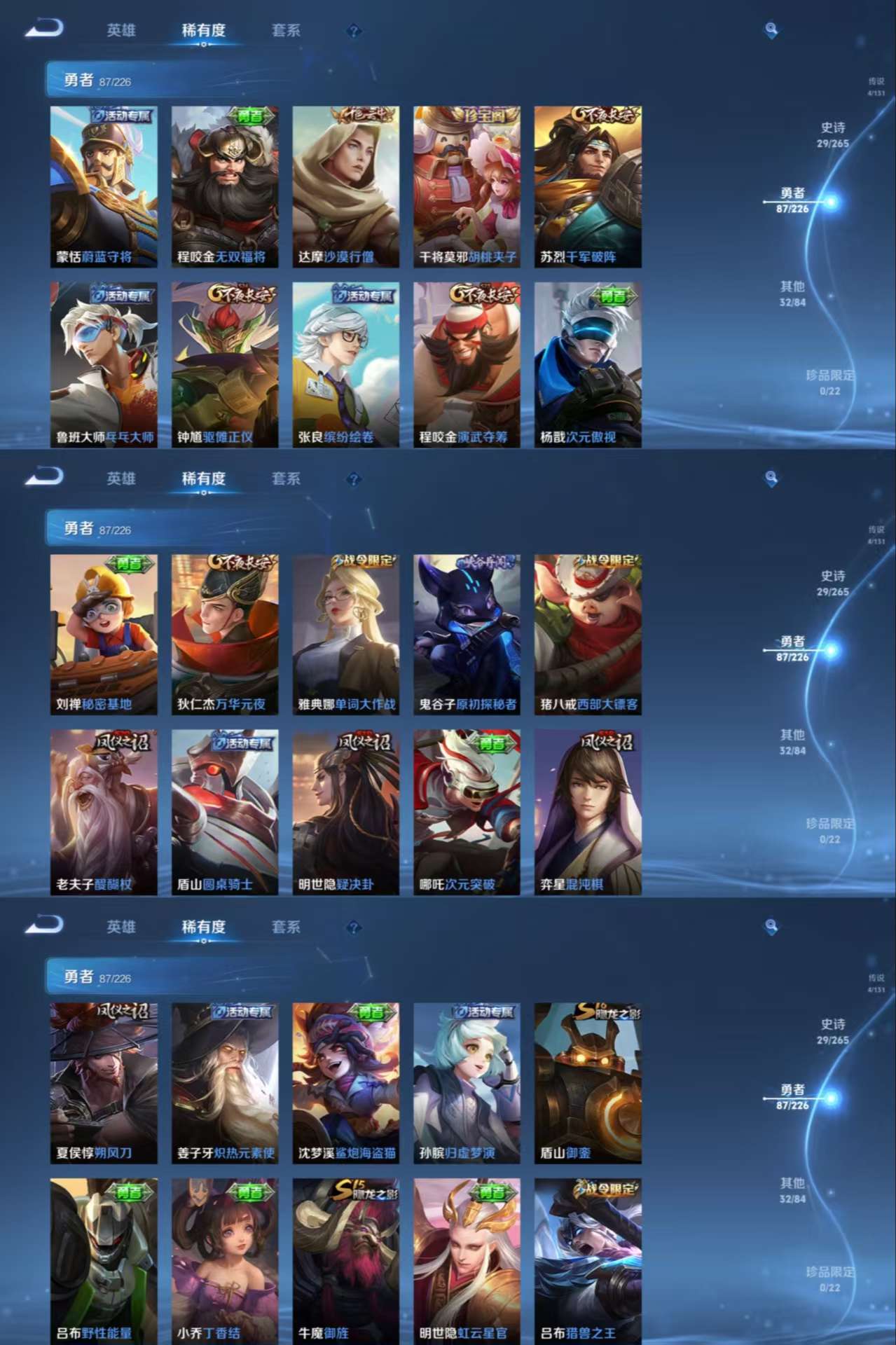The width and height of the screenshot is (896, 1345).
Task: Select the 苏烈 千军破阵 skin
Action: click(588, 186)
